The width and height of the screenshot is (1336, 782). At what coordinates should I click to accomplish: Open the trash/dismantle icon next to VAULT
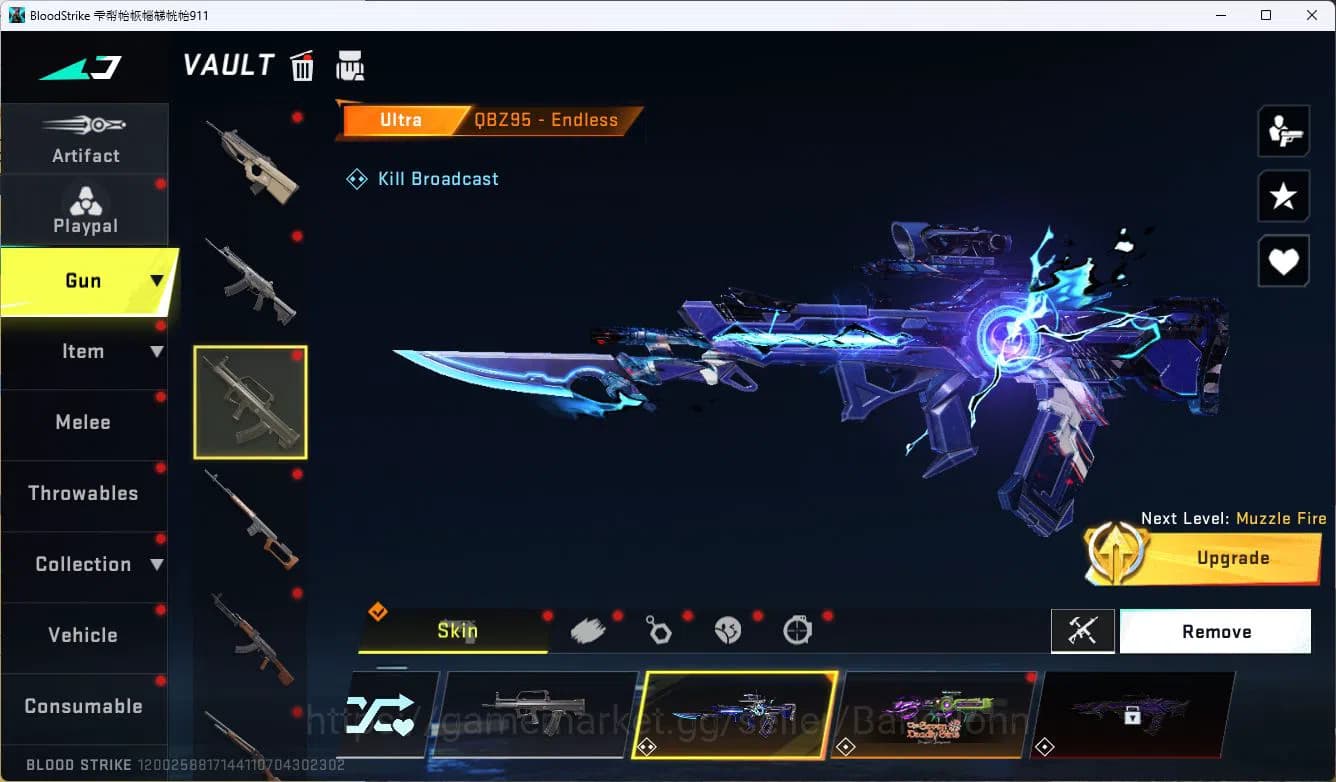(x=302, y=65)
